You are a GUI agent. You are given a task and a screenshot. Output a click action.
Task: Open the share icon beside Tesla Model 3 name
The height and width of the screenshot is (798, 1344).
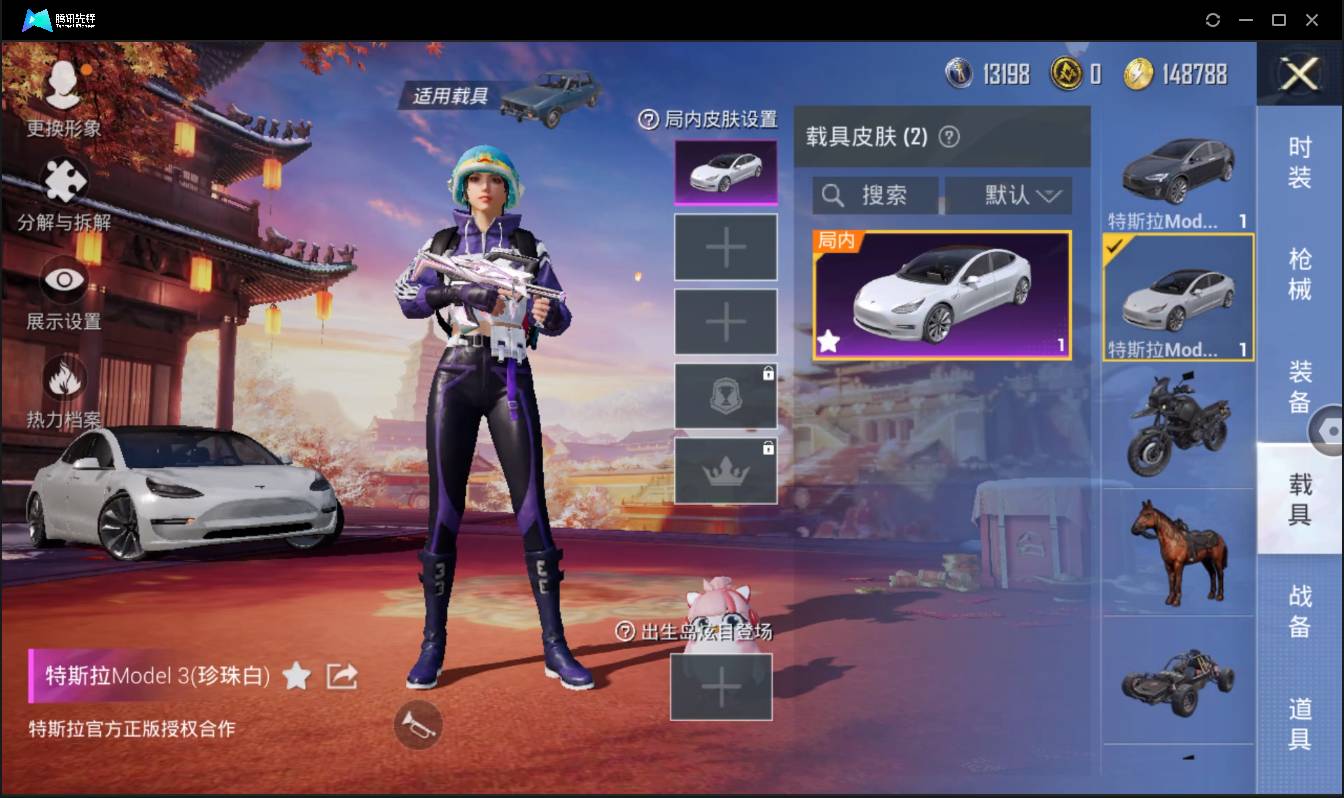341,676
